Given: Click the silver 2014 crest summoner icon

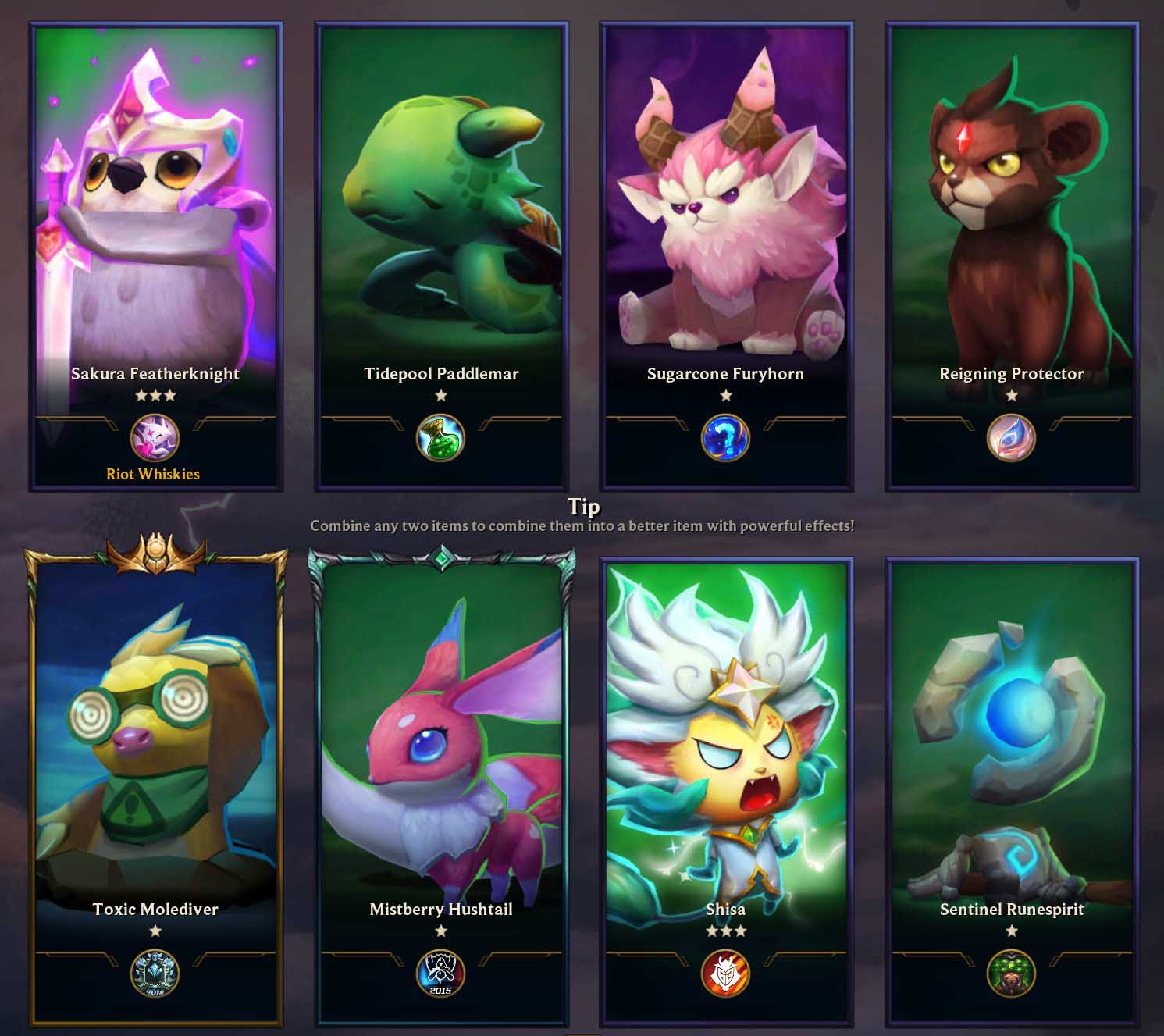Looking at the screenshot, I should (x=155, y=974).
